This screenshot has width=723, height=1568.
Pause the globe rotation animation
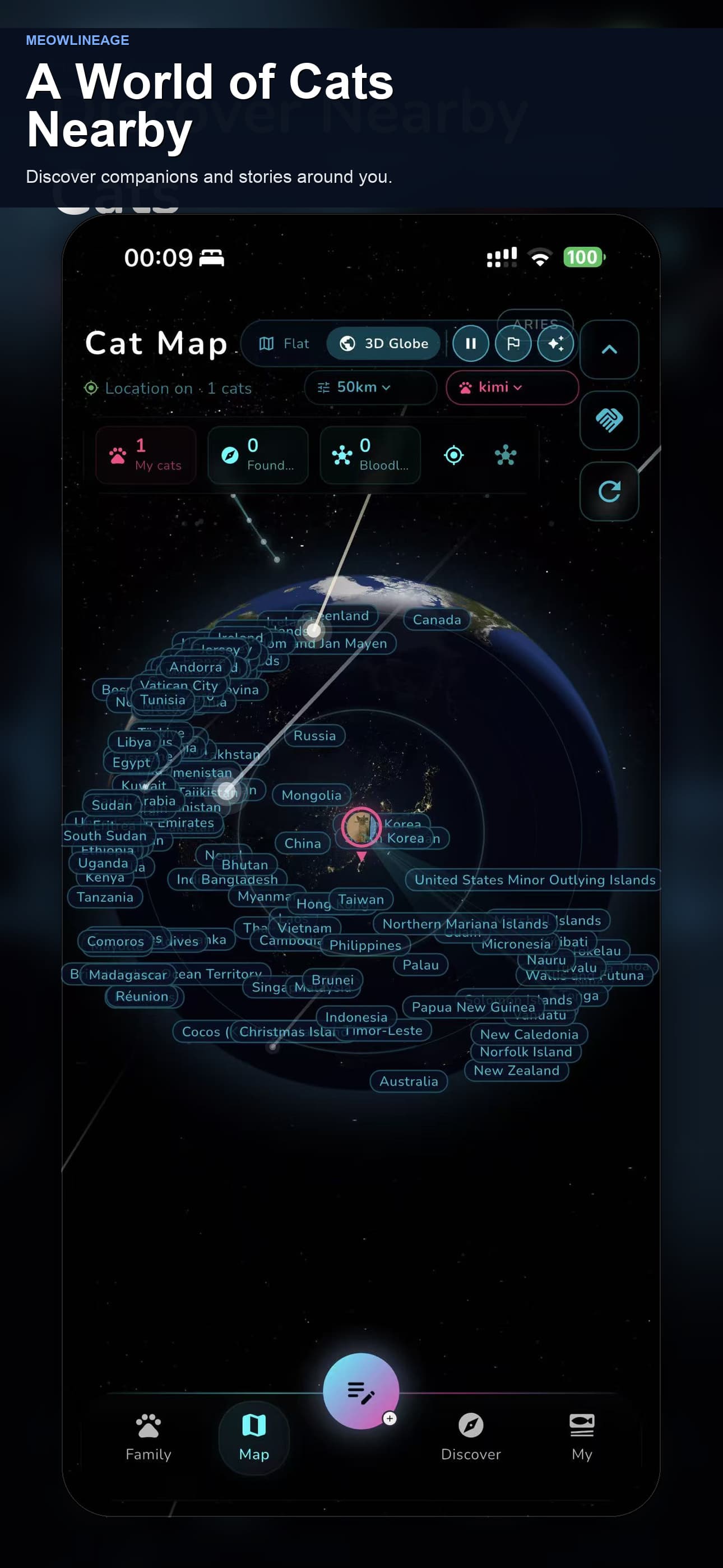click(x=471, y=343)
